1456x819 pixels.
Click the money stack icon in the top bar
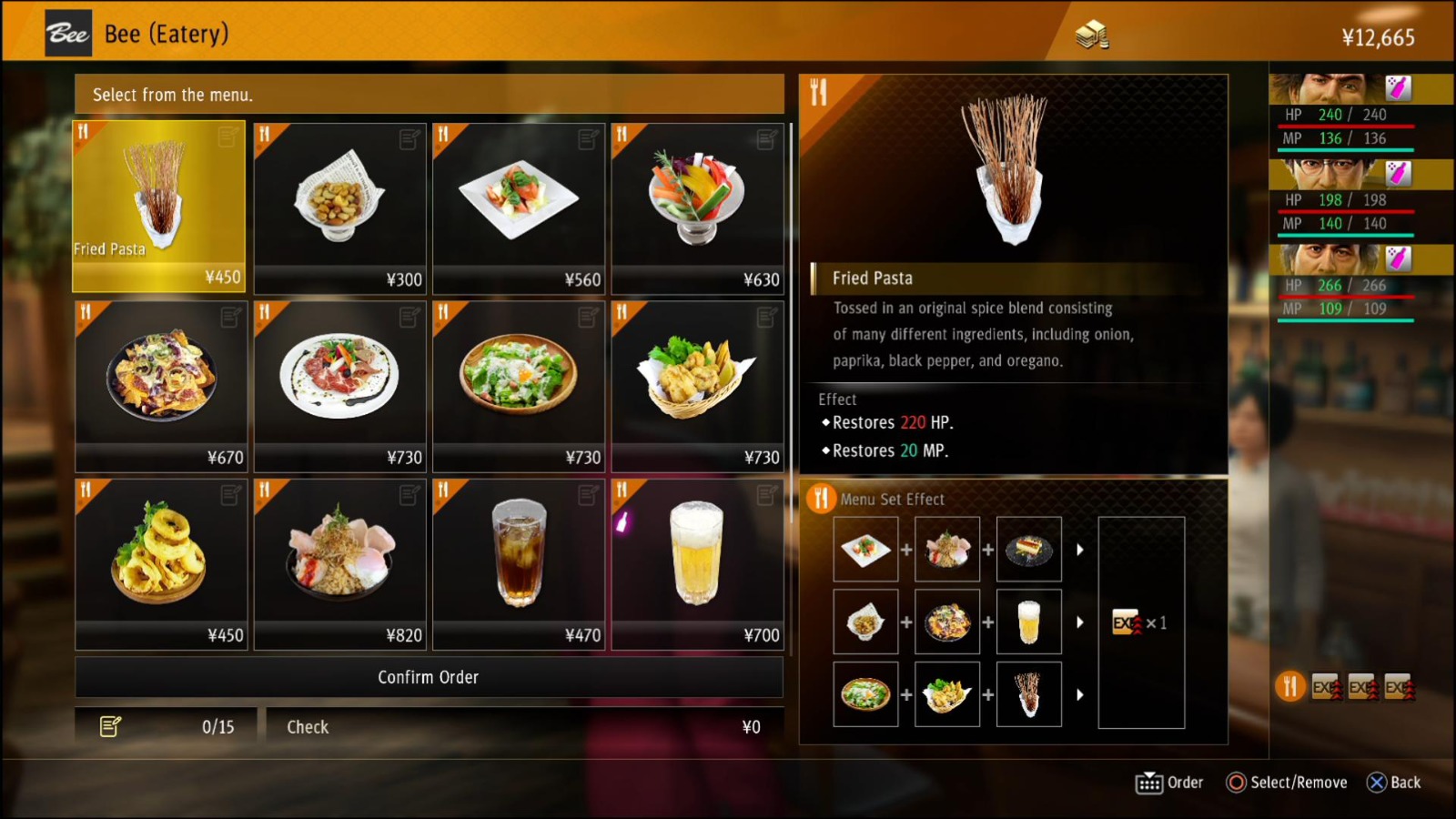(1090, 36)
